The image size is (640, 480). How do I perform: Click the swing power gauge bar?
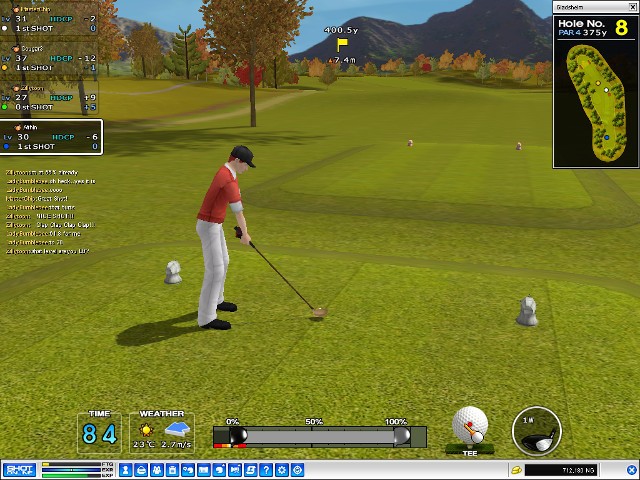pyautogui.click(x=319, y=436)
